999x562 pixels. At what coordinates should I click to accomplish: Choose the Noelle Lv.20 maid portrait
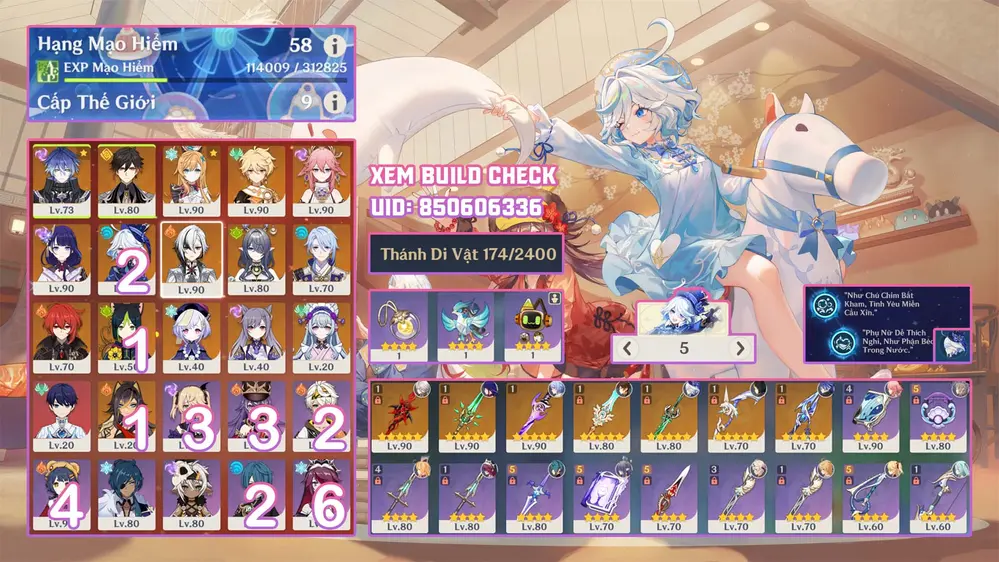(x=320, y=337)
